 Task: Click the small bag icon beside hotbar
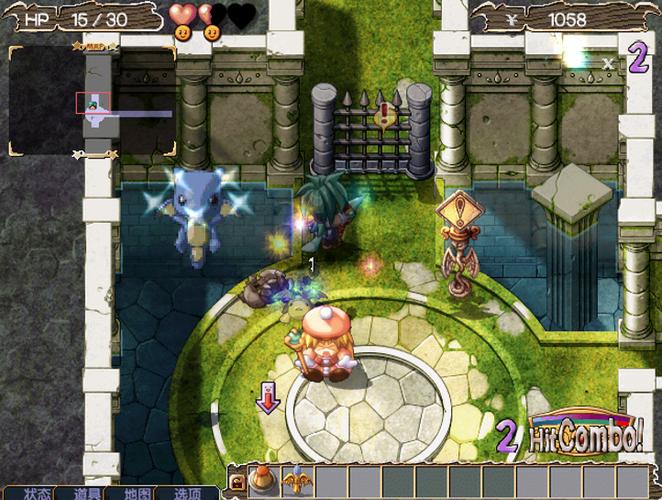(239, 483)
